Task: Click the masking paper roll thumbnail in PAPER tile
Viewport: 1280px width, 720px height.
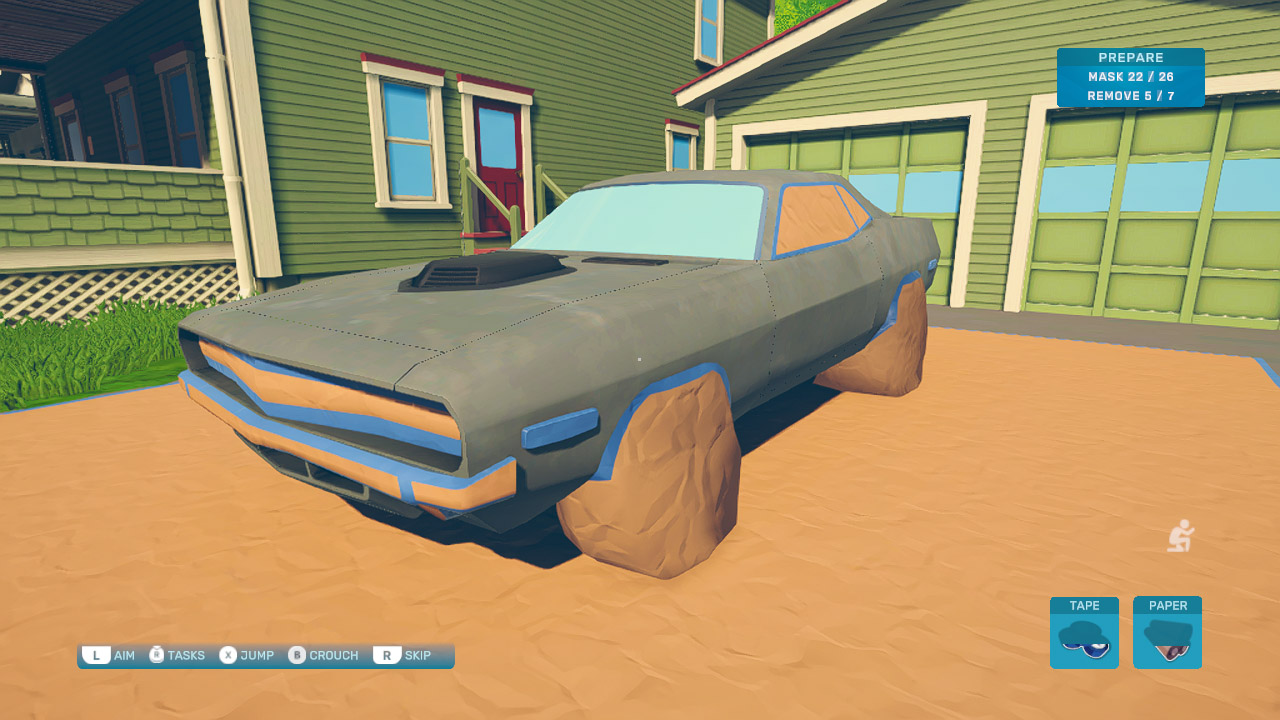Action: (x=1167, y=640)
